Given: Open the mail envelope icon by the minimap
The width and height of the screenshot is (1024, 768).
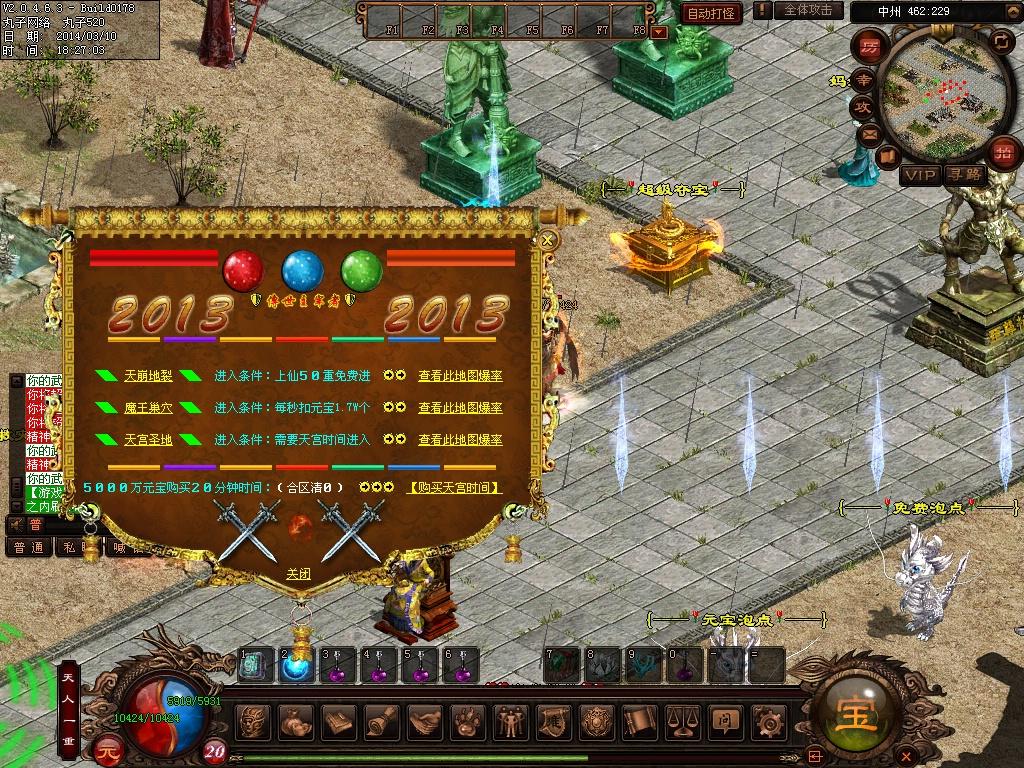Looking at the screenshot, I should tap(868, 133).
